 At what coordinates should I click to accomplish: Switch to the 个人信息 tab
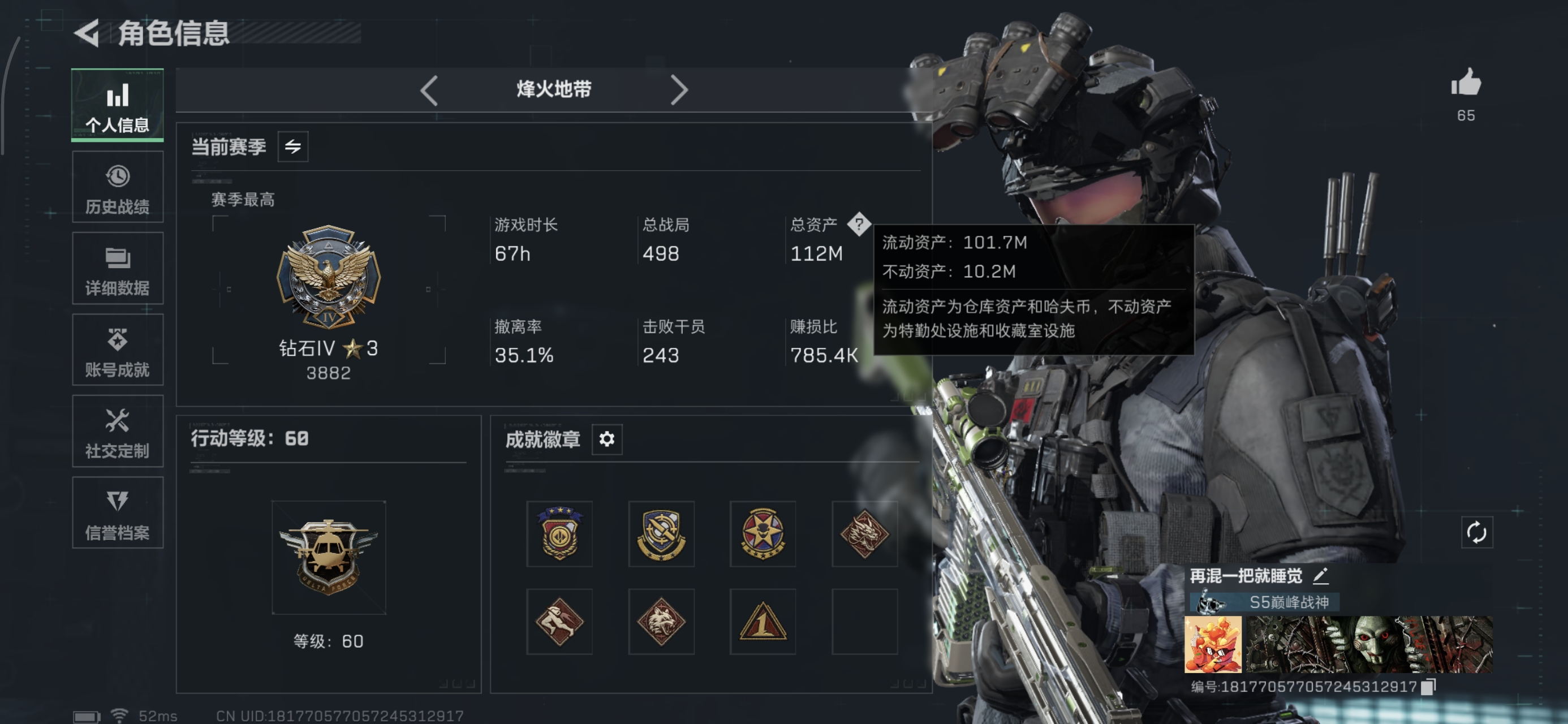click(x=118, y=105)
